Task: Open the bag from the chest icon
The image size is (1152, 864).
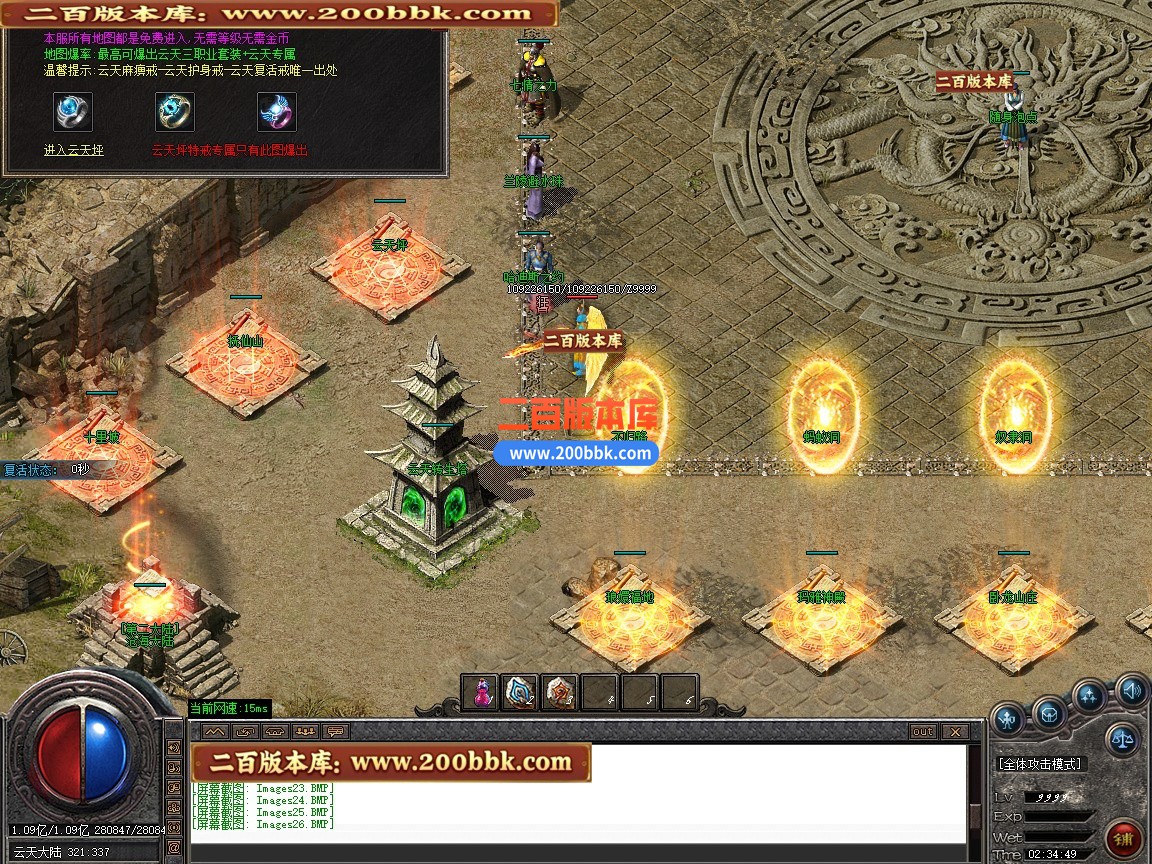Action: pyautogui.click(x=1049, y=714)
